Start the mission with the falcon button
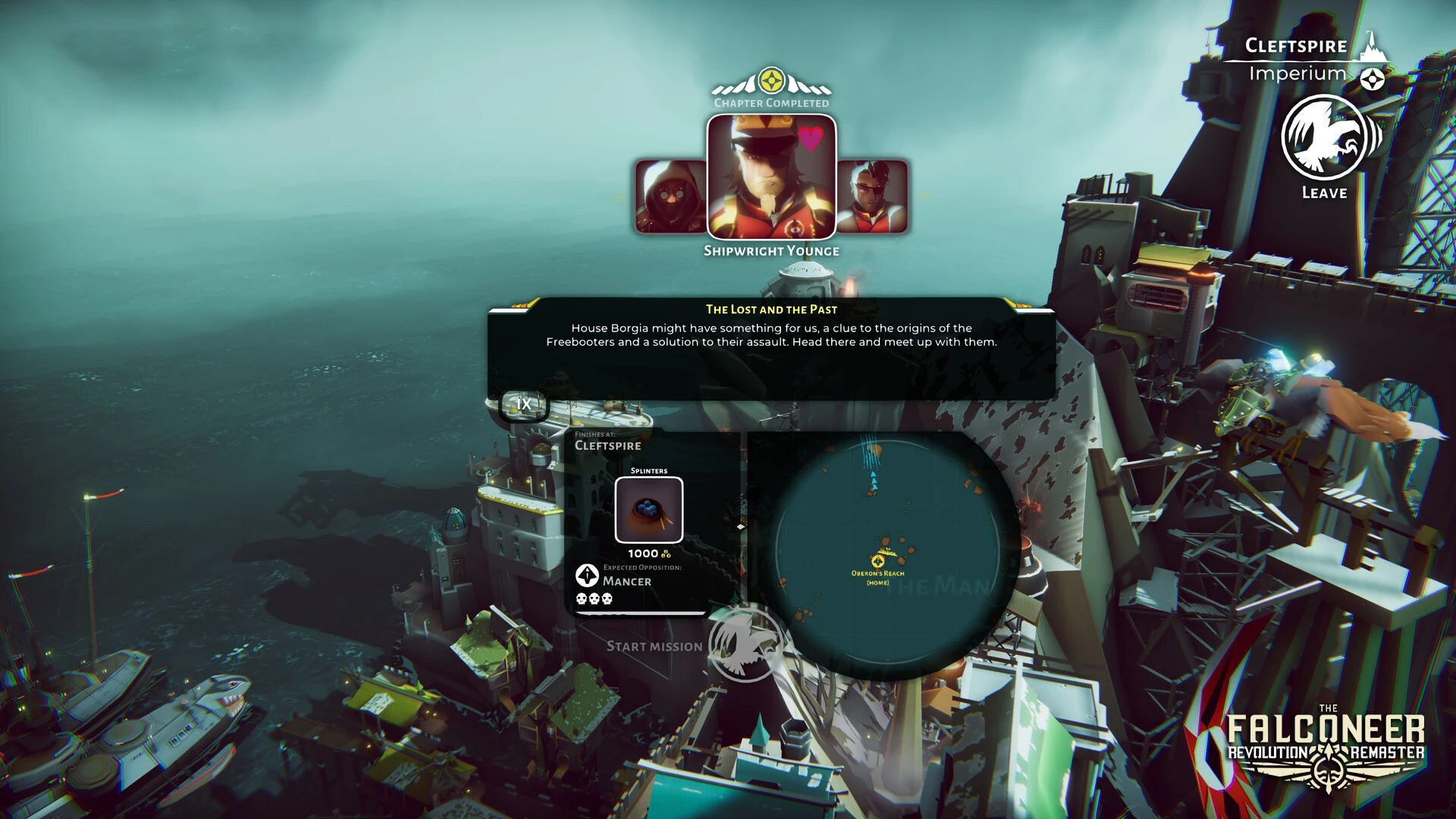 (x=744, y=645)
